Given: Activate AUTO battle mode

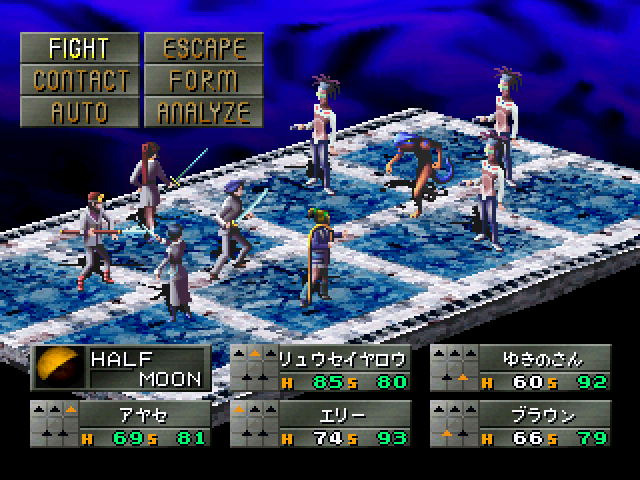Looking at the screenshot, I should (78, 111).
